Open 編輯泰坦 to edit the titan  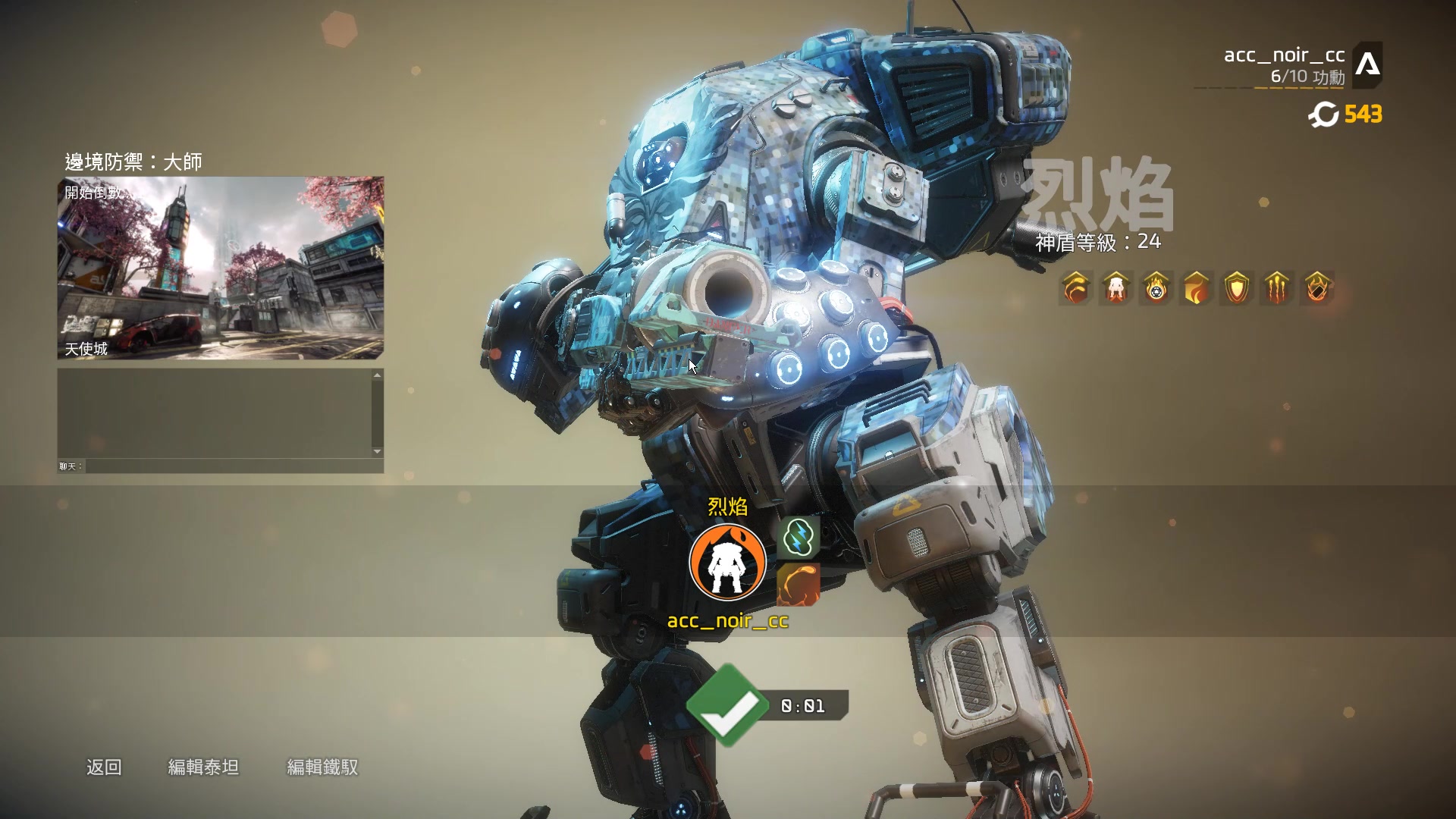tap(203, 767)
